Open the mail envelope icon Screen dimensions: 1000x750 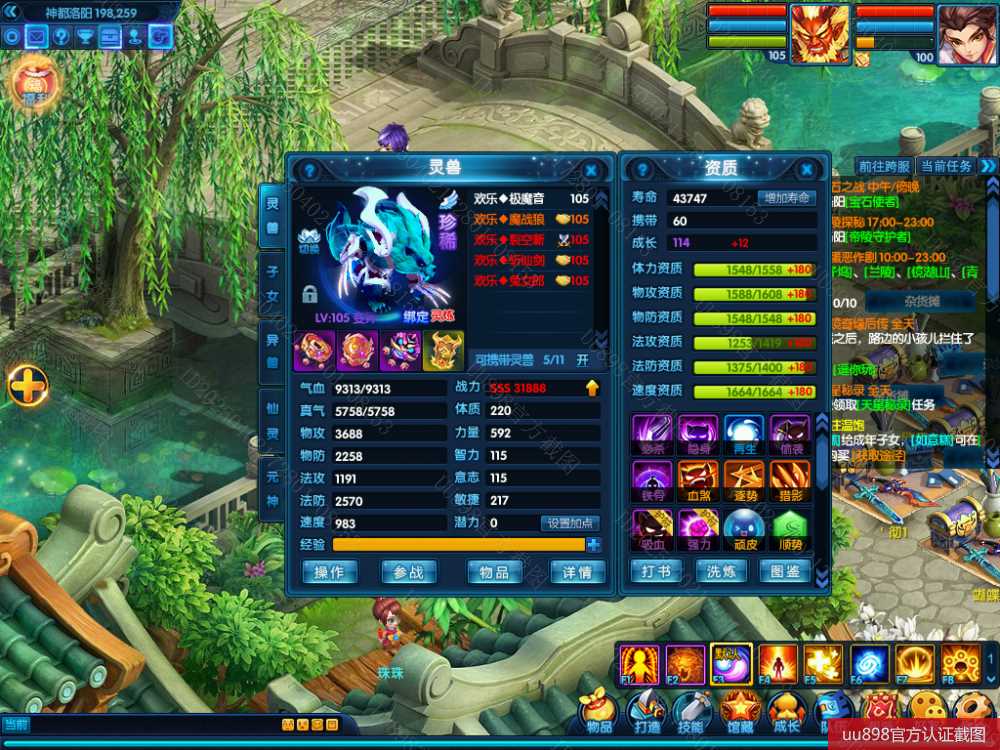pos(36,37)
